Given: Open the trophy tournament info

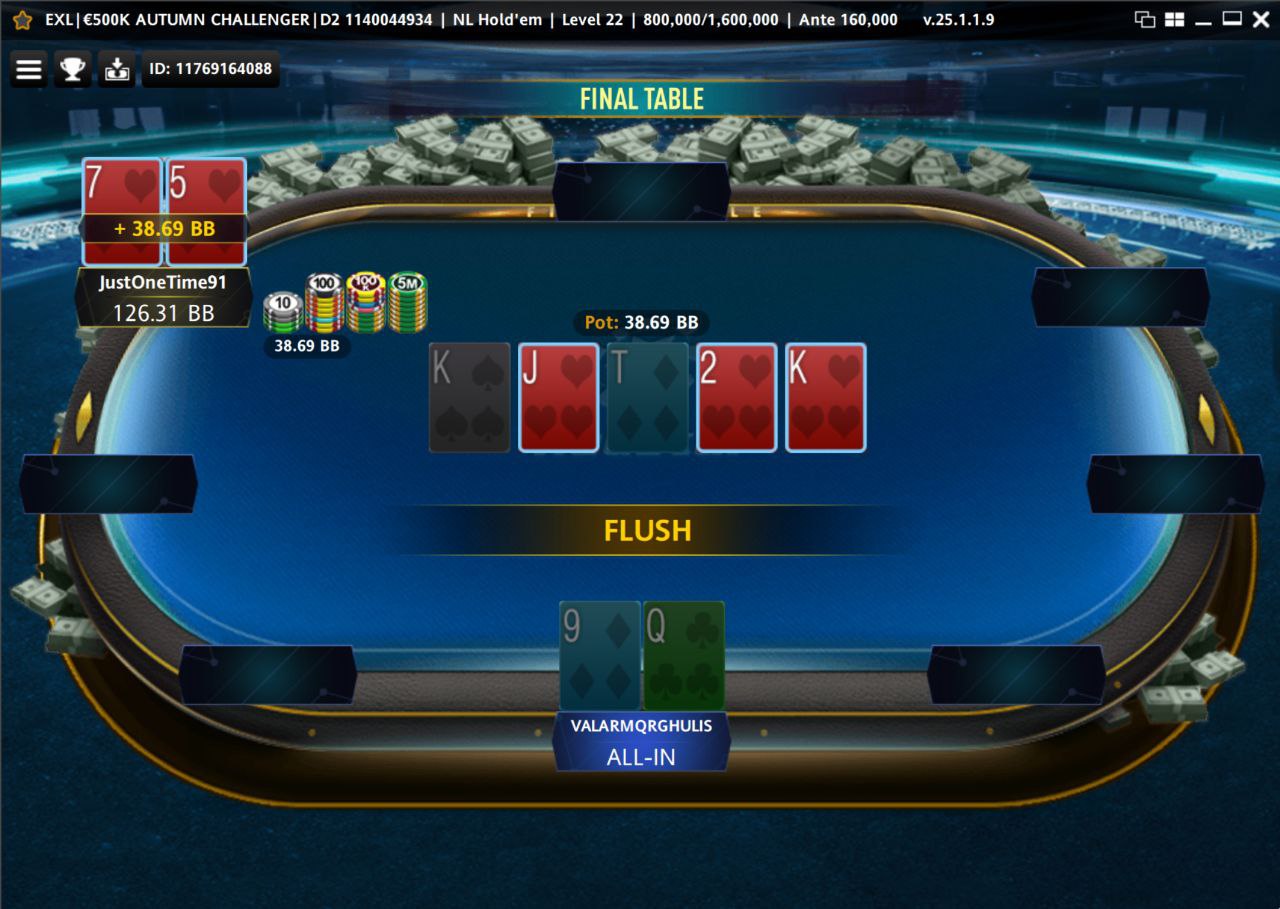Looking at the screenshot, I should coord(73,69).
